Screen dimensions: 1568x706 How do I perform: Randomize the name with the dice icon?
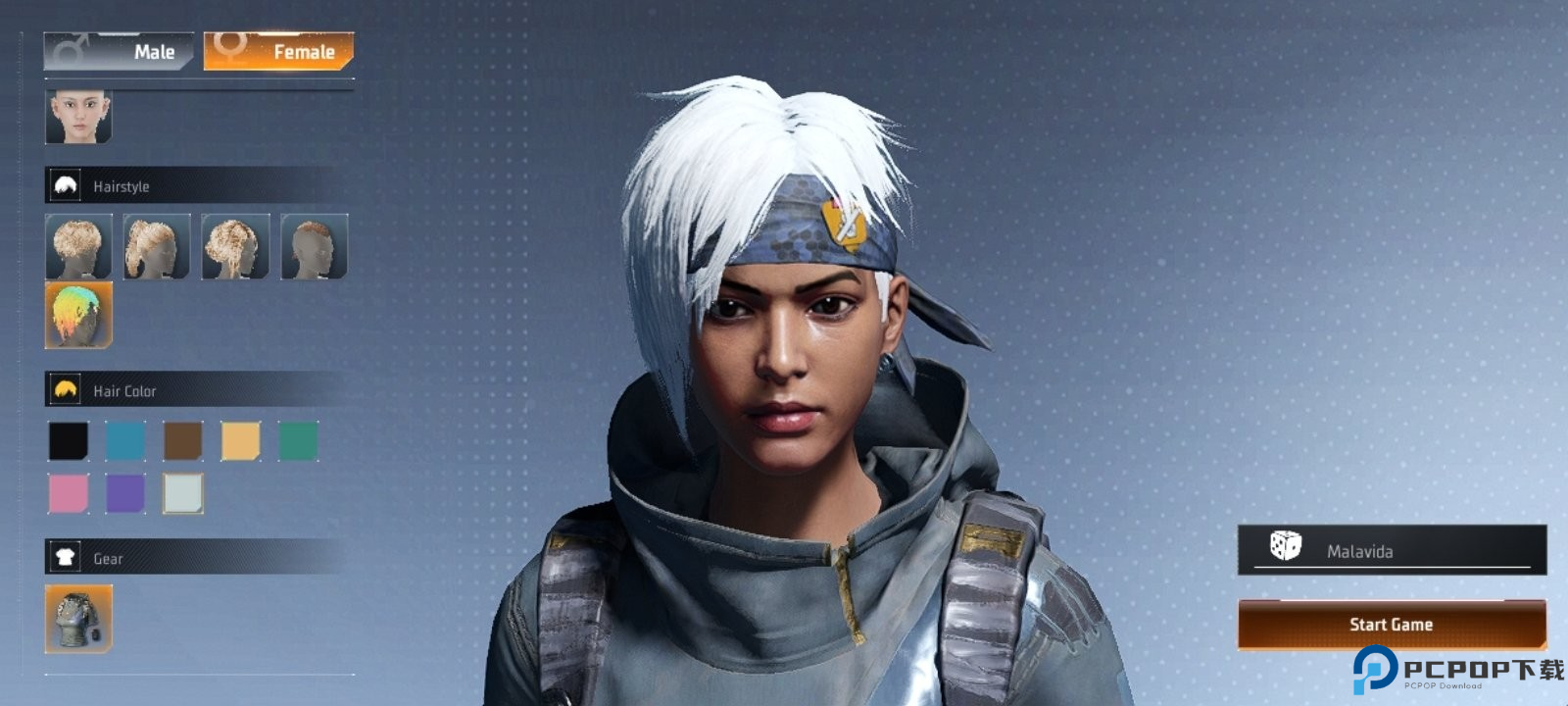click(1285, 546)
